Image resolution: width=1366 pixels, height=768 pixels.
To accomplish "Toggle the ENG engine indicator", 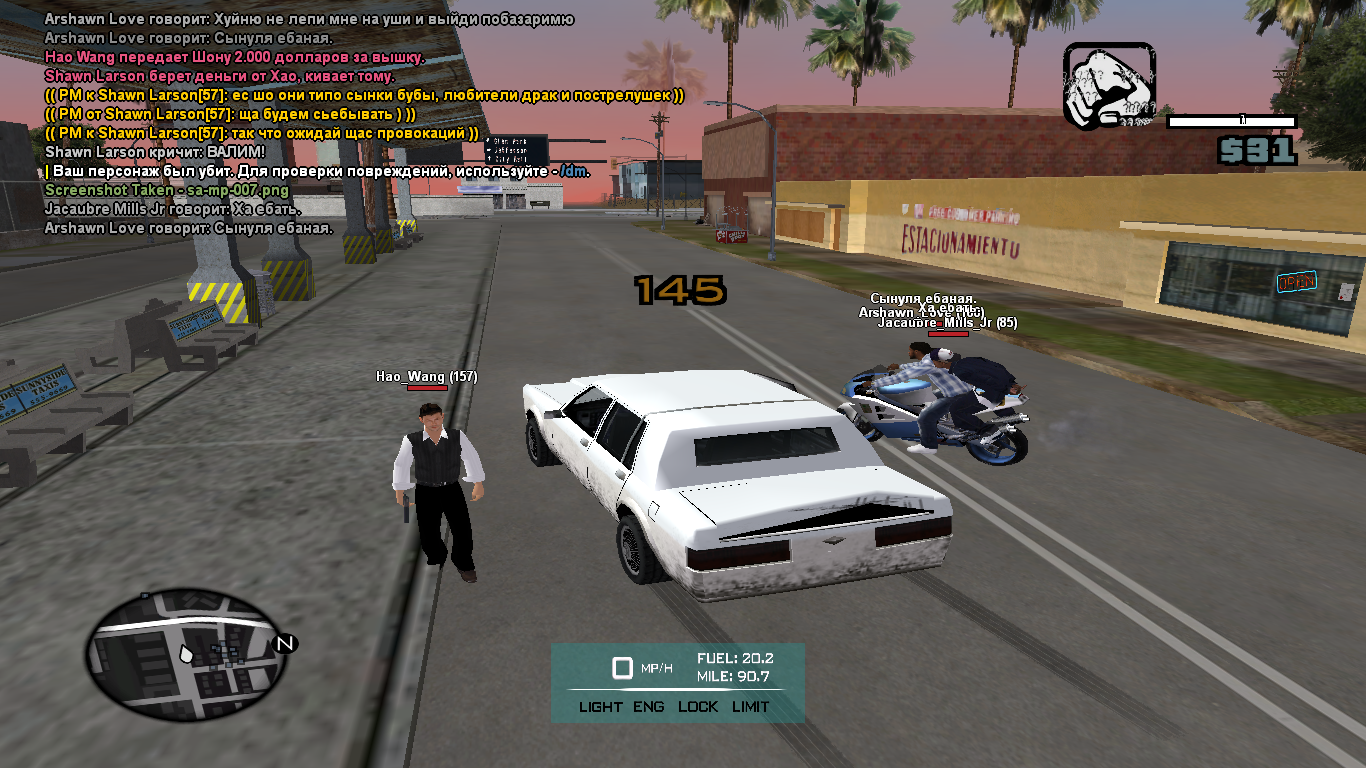I will coord(648,706).
